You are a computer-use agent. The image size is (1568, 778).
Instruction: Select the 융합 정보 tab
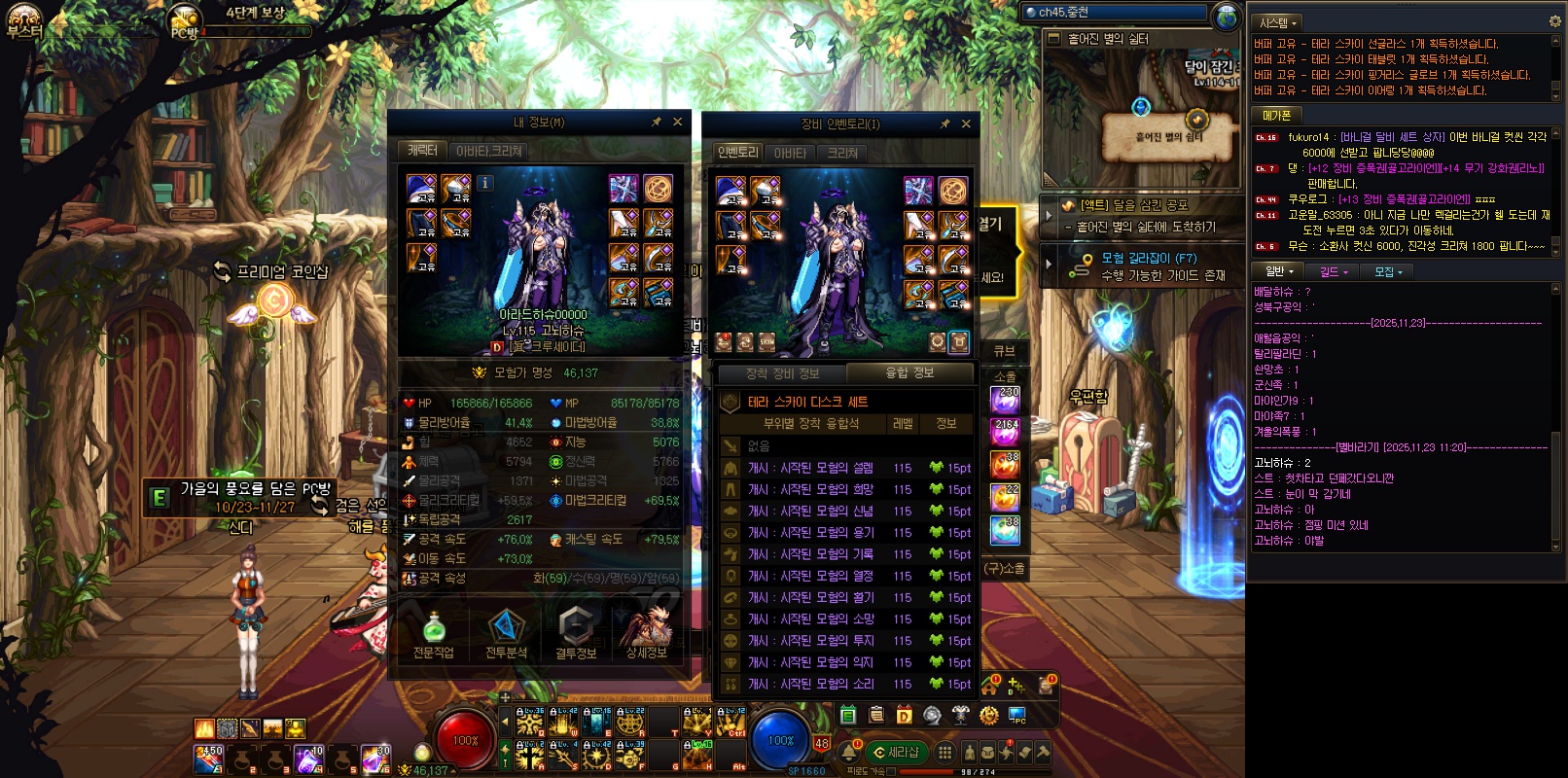(x=909, y=373)
